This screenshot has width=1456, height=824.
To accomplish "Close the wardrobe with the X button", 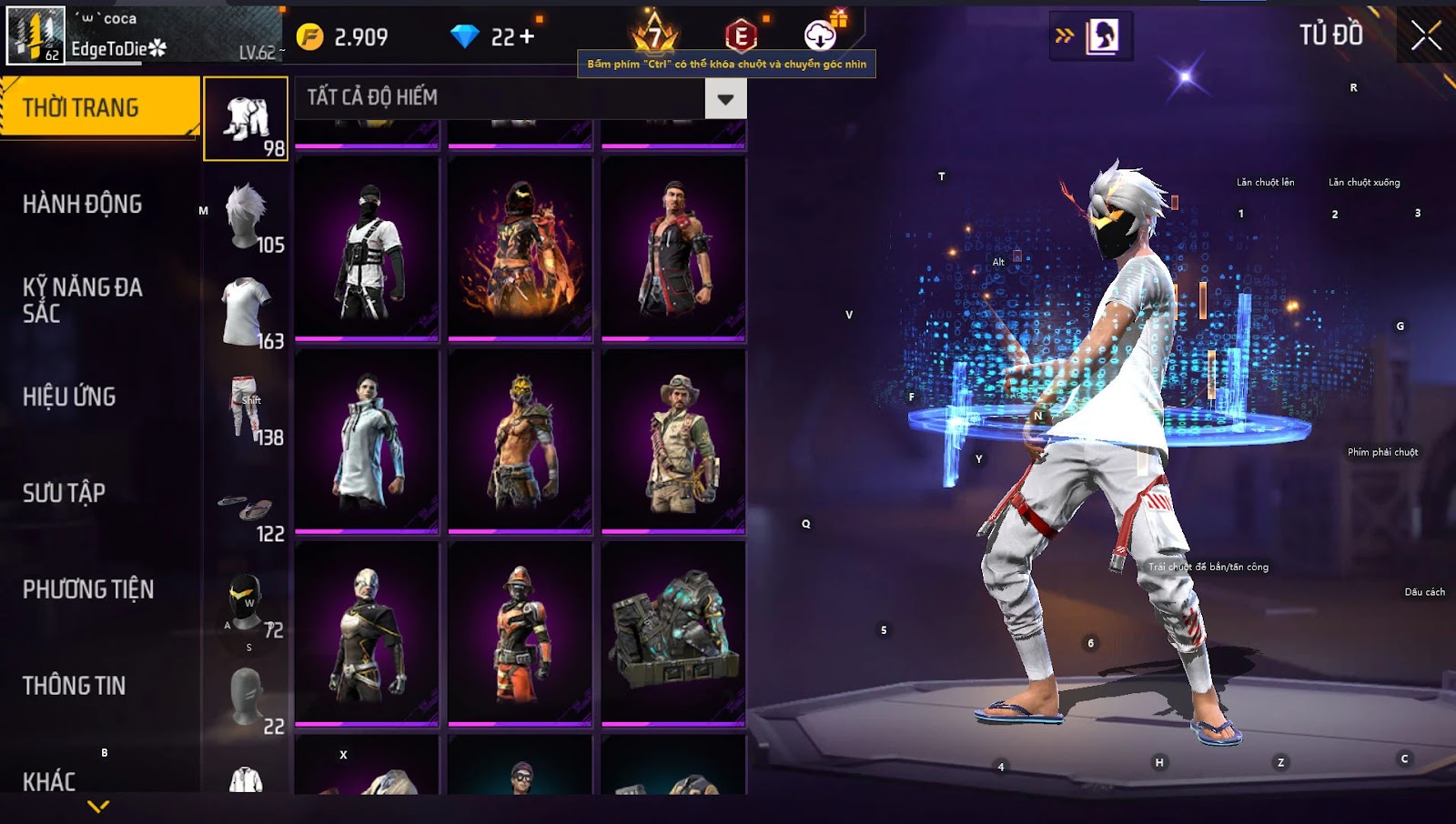I will (x=1425, y=36).
